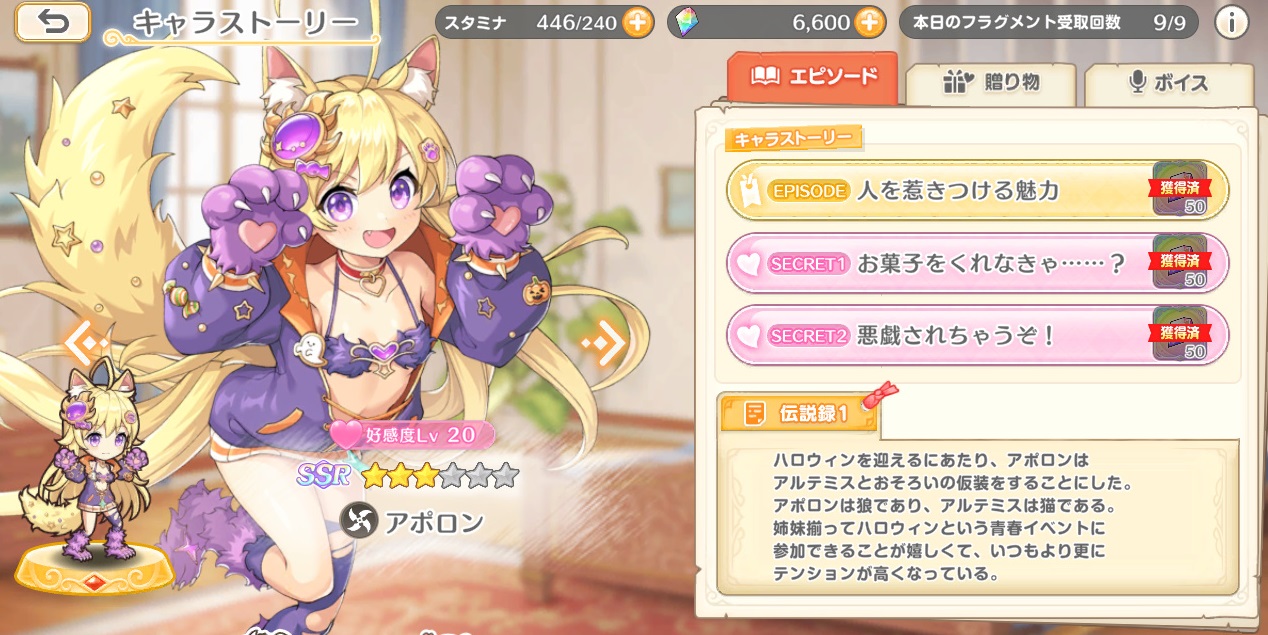Add stamina with the plus button

[637, 22]
